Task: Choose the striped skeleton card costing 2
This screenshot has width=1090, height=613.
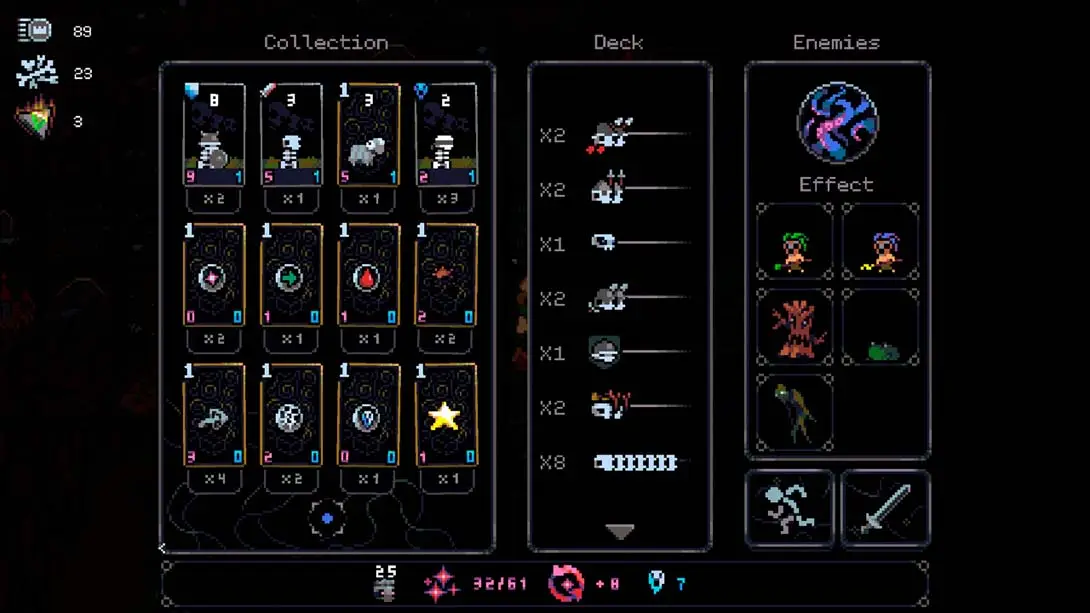Action: tap(445, 136)
